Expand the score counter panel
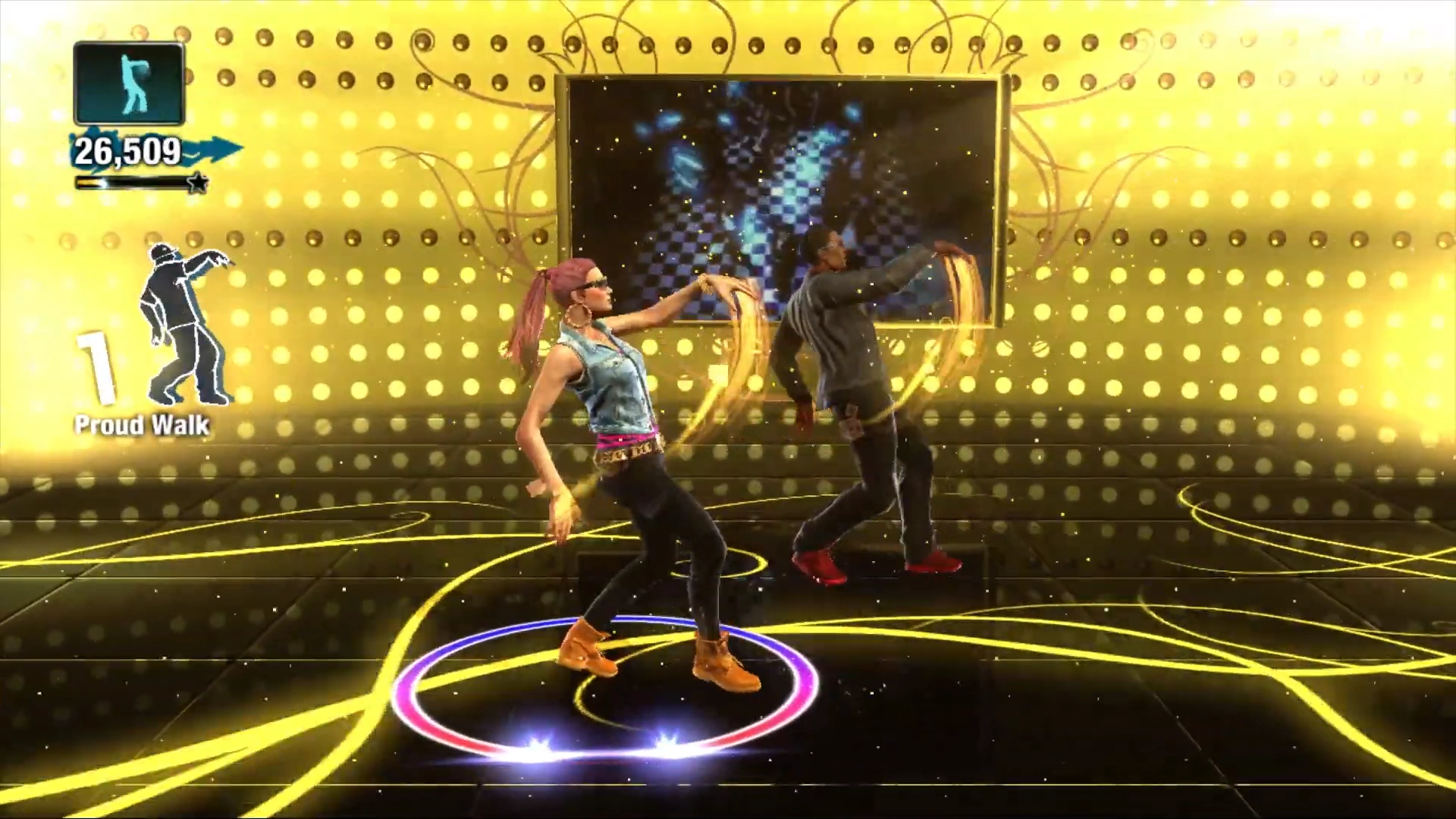The width and height of the screenshot is (1456, 819). (x=129, y=152)
